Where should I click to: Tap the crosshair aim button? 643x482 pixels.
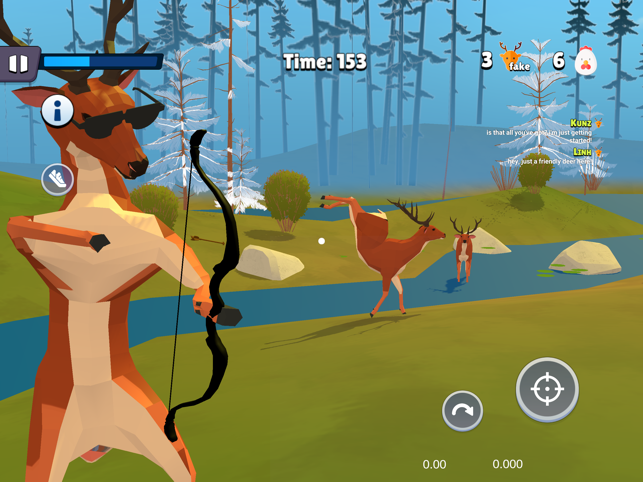click(547, 389)
